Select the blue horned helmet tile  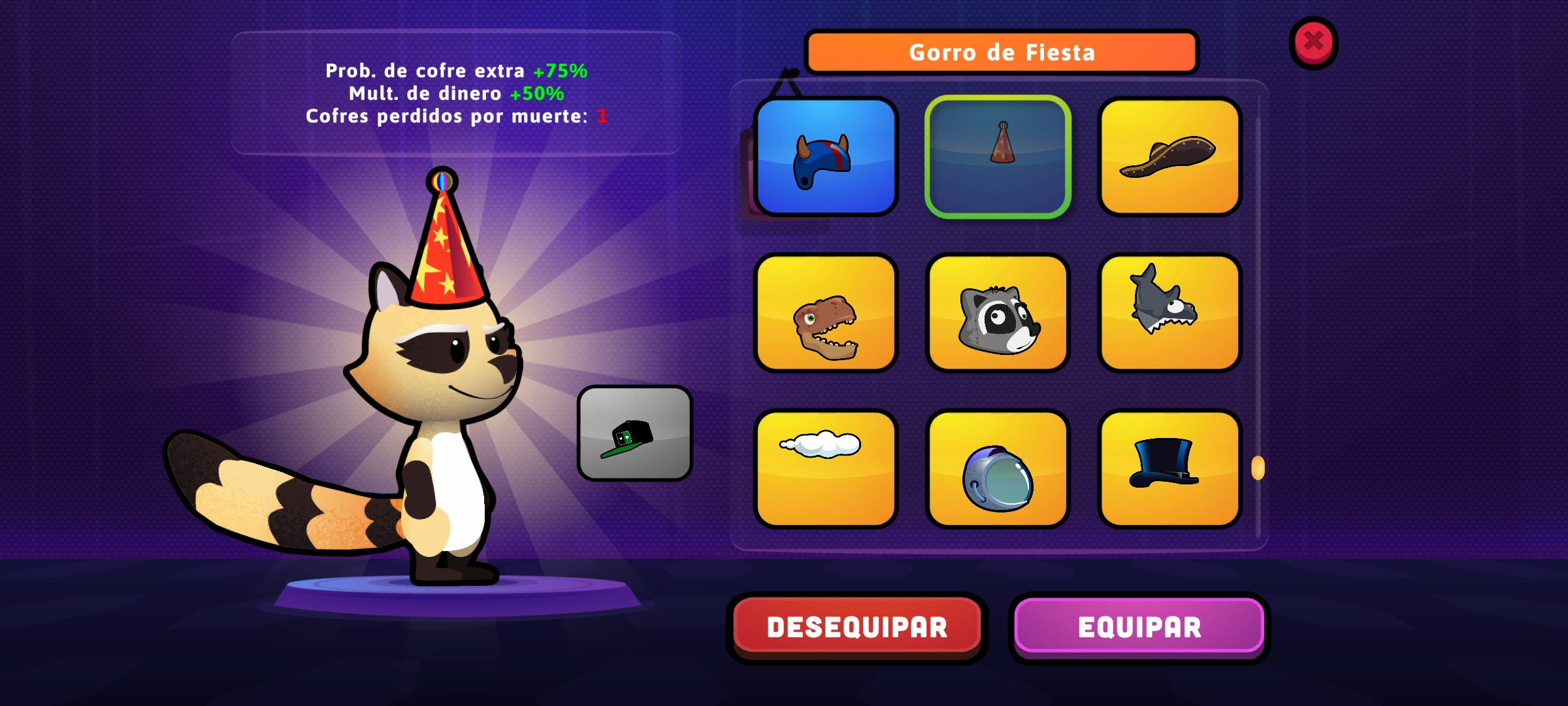point(826,157)
